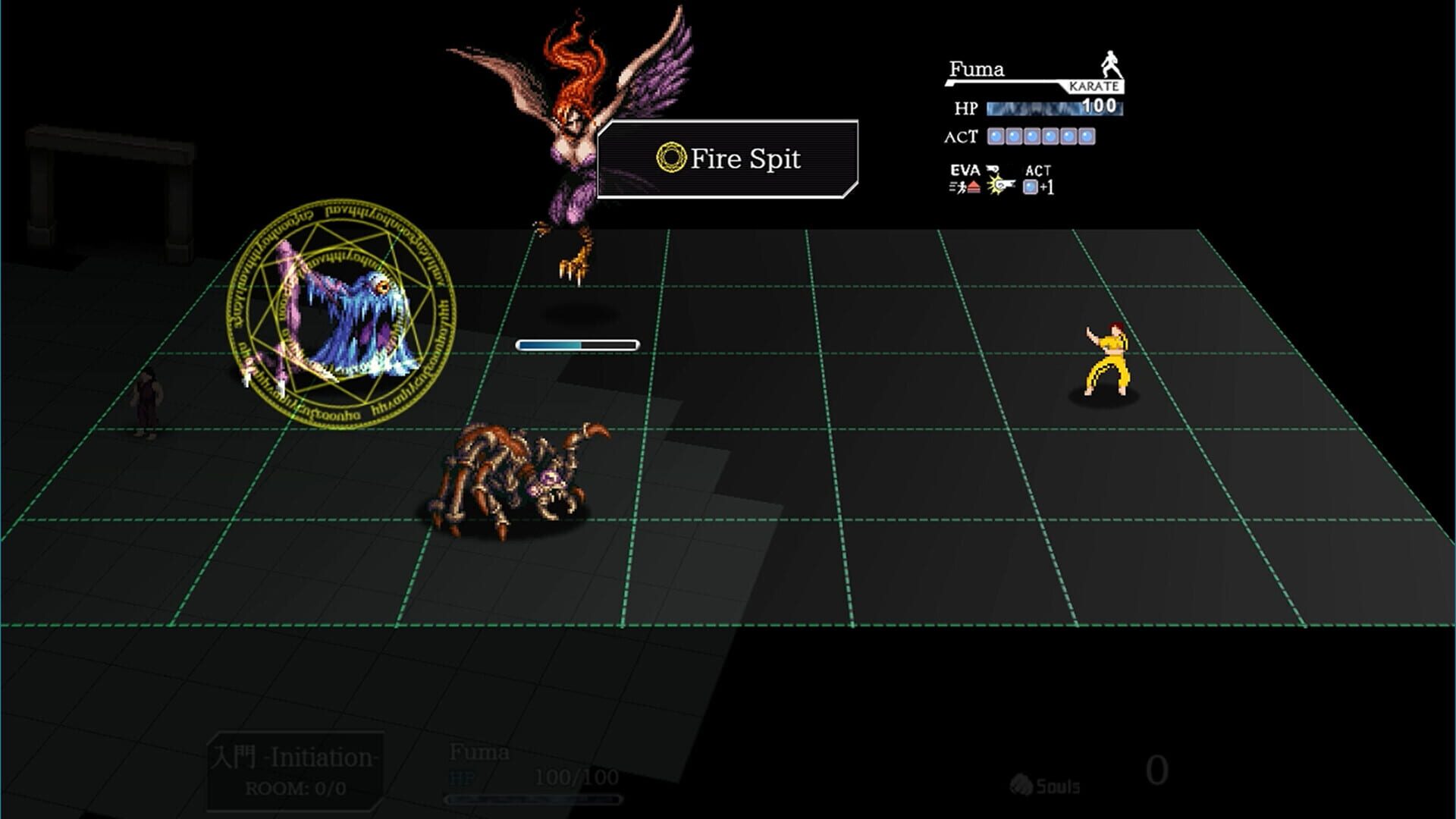The height and width of the screenshot is (819, 1456).
Task: Select the EVA dodge-run icon
Action: click(x=961, y=186)
